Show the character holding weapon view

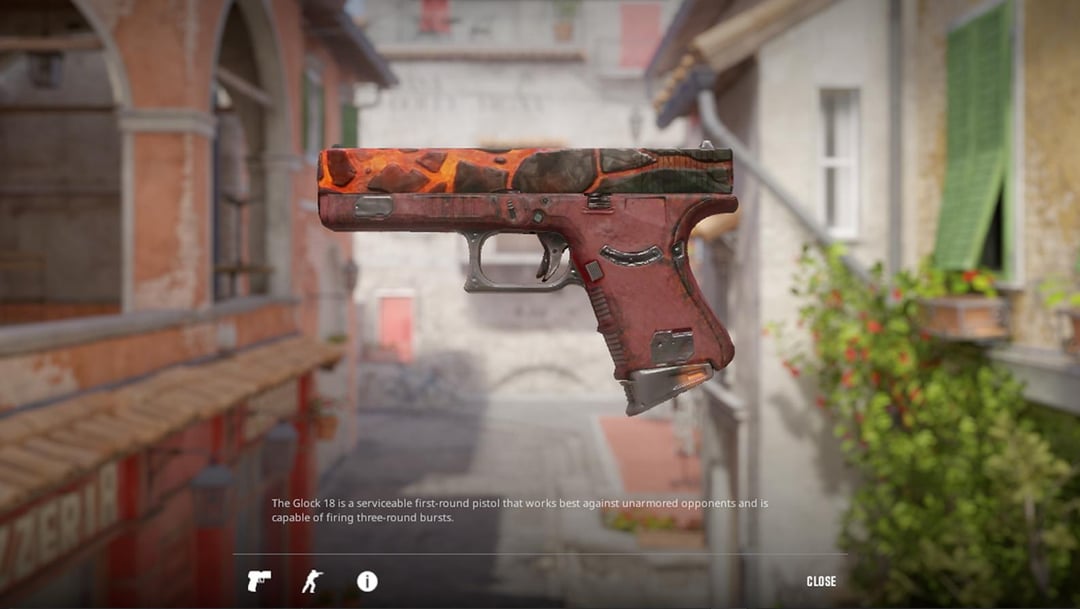[x=313, y=581]
